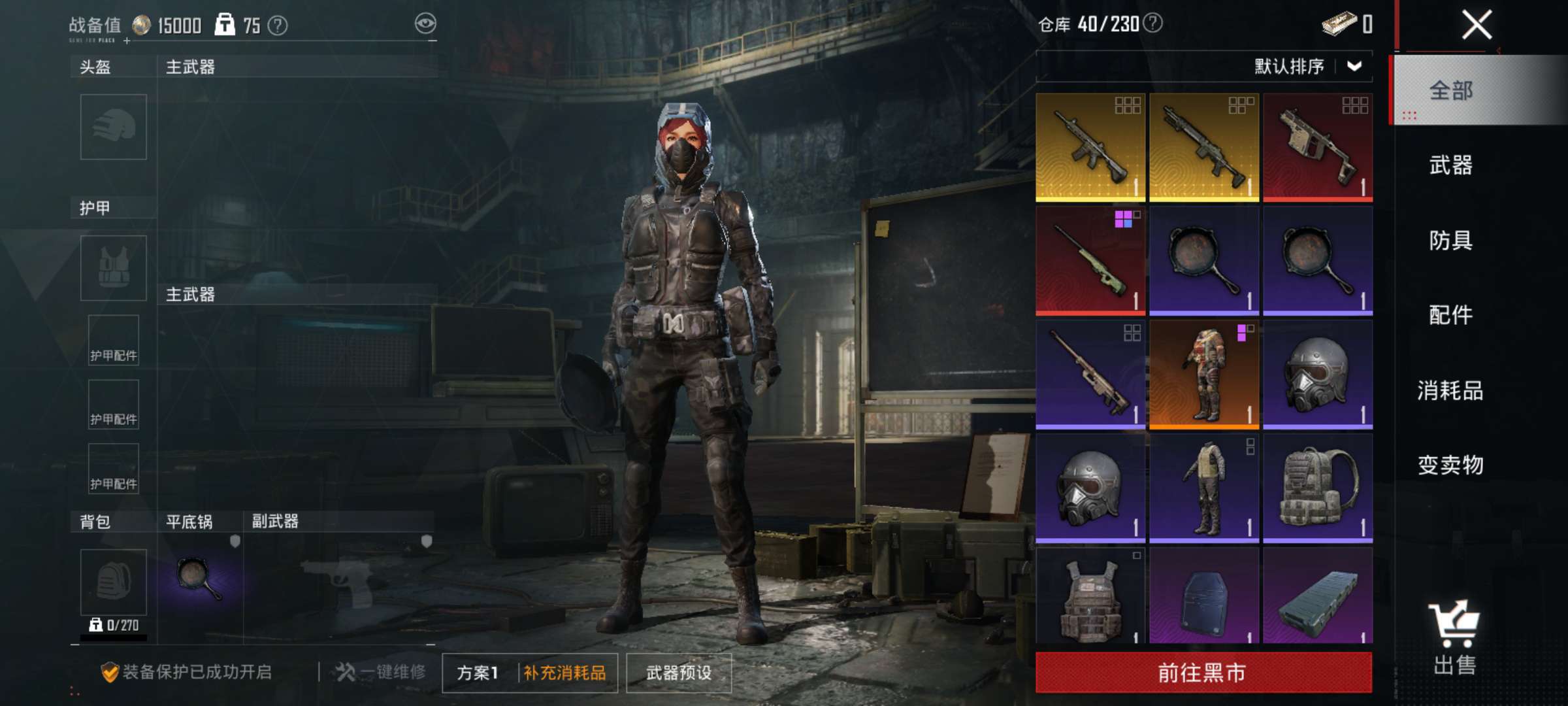Open the 默认排序 sort dropdown
1568x706 pixels.
(1307, 66)
